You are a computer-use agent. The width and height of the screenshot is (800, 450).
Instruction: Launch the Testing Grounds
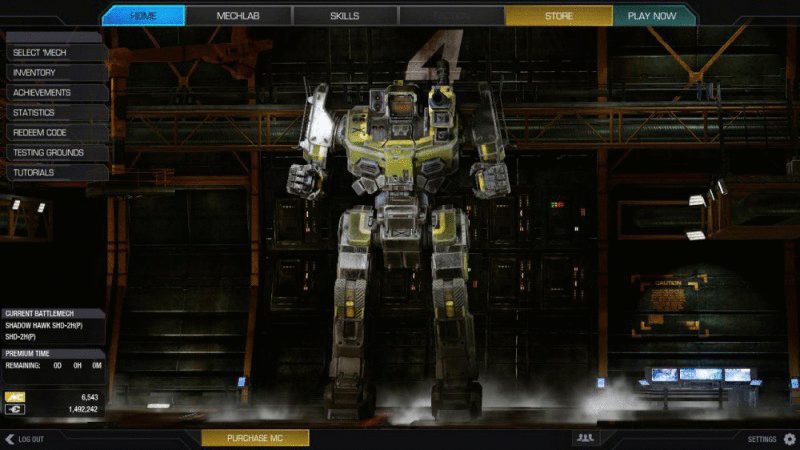pyautogui.click(x=54, y=152)
